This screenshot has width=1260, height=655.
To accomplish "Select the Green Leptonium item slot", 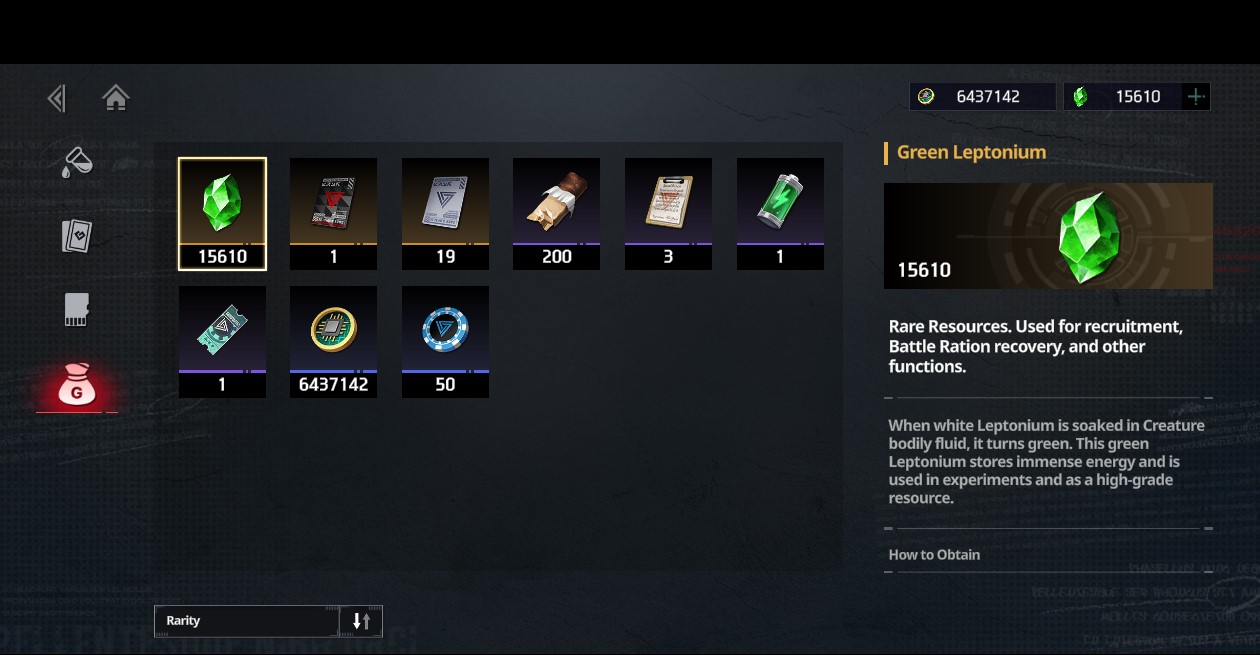I will [222, 213].
